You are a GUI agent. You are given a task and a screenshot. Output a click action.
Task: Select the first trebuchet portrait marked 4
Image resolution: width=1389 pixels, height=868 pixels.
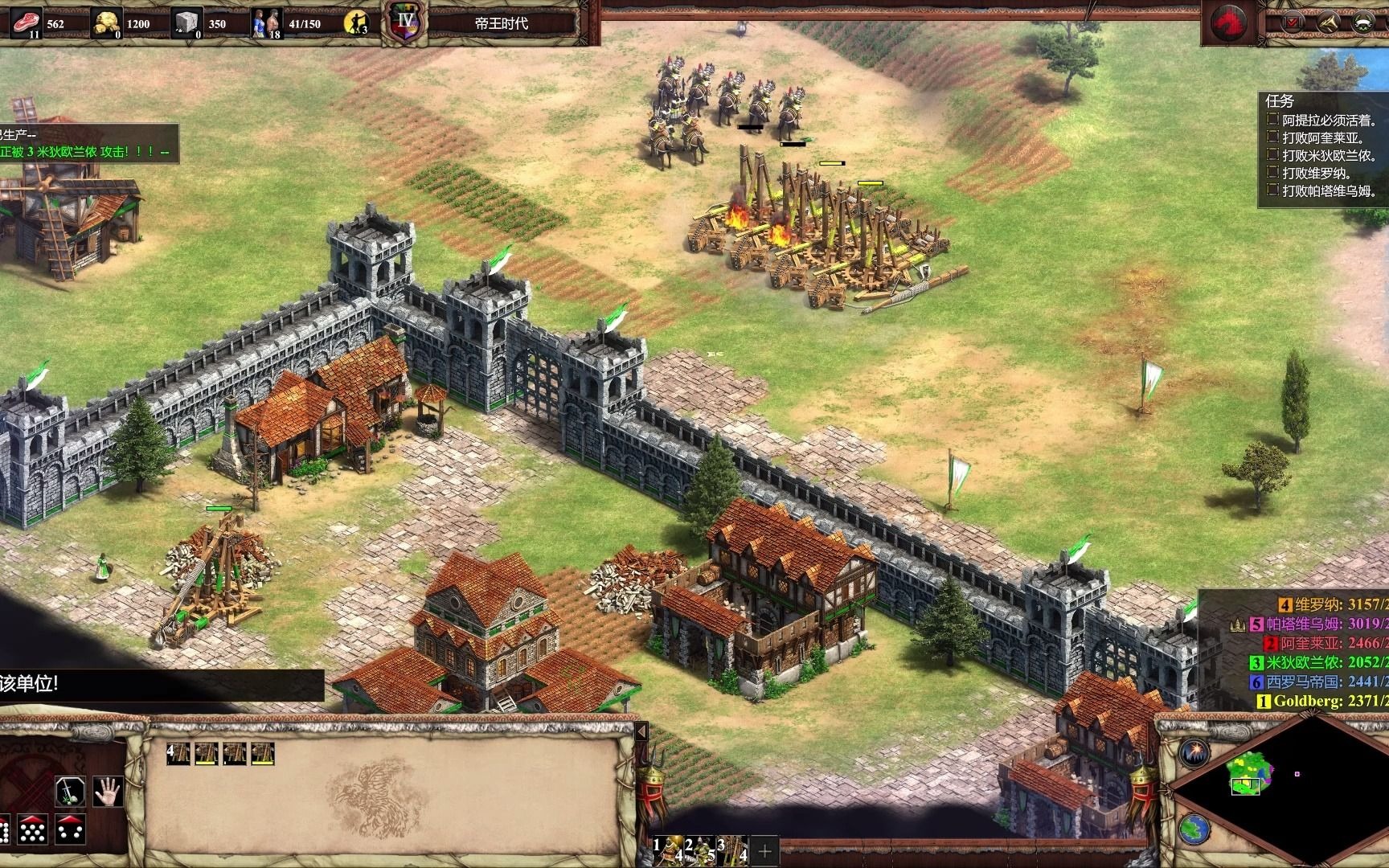[x=178, y=754]
